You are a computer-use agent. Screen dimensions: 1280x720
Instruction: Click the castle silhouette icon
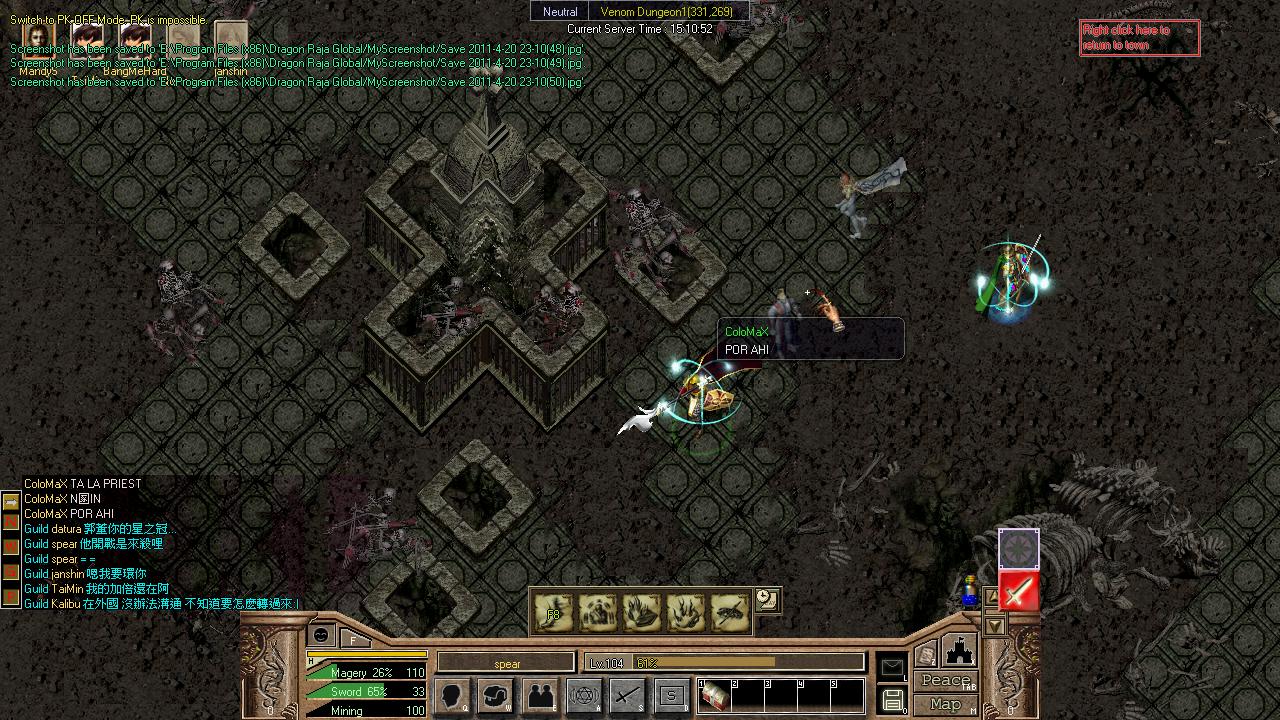(x=959, y=650)
